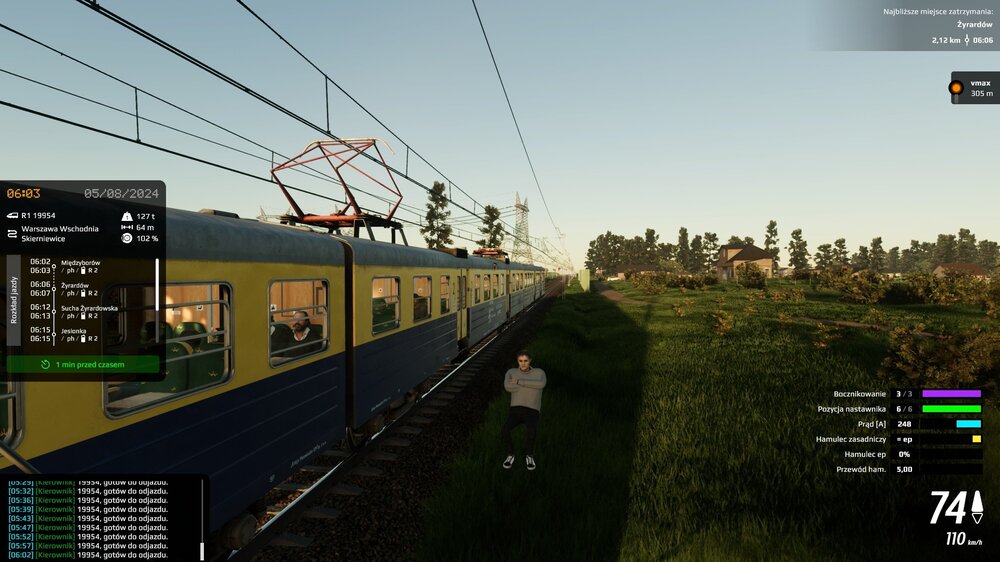Open the Rozkład jazdy vertical tab
Screen dimensions: 1000x562
click(14, 299)
